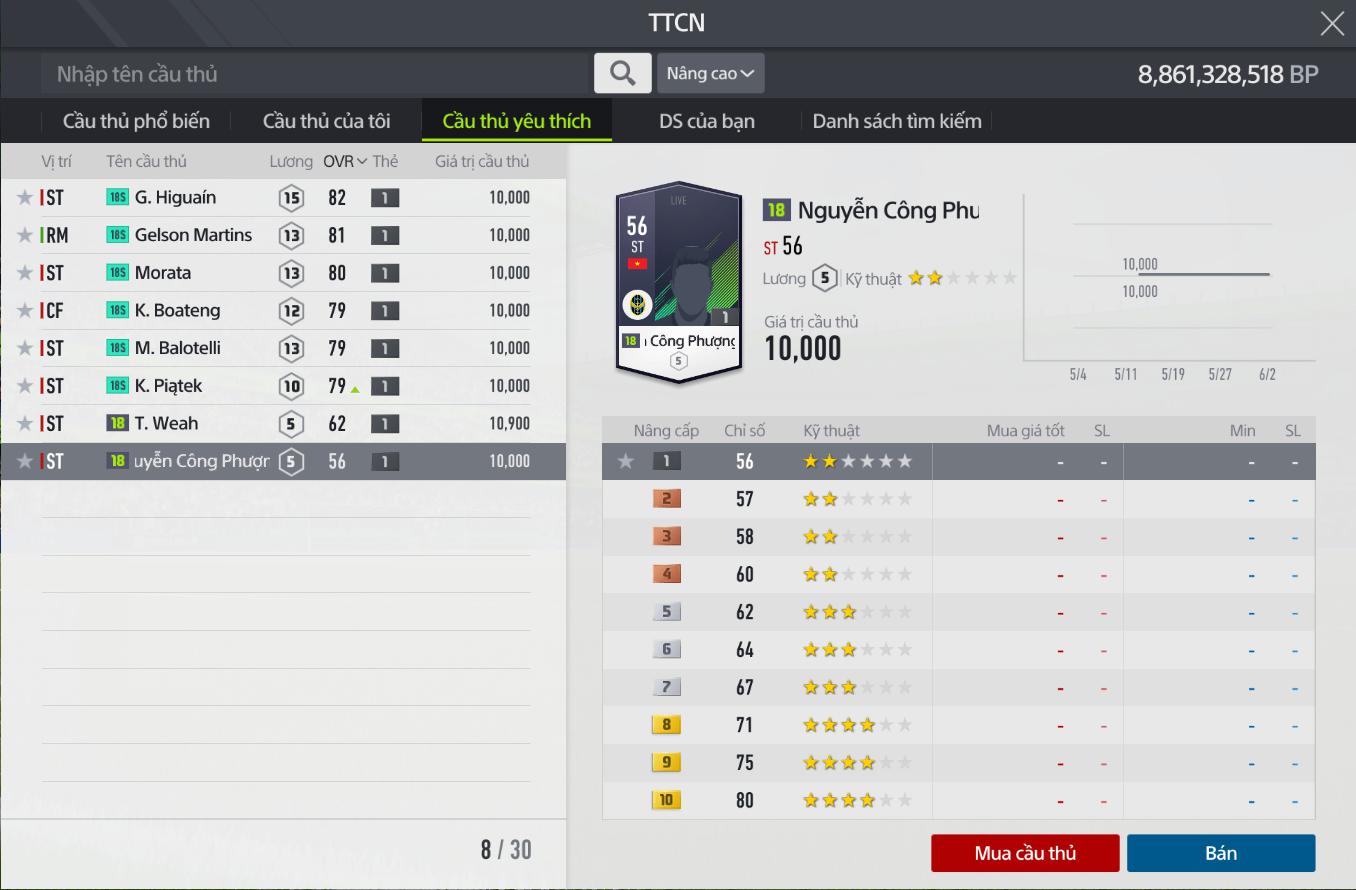
Task: Close the TTCN window
Action: pyautogui.click(x=1331, y=23)
